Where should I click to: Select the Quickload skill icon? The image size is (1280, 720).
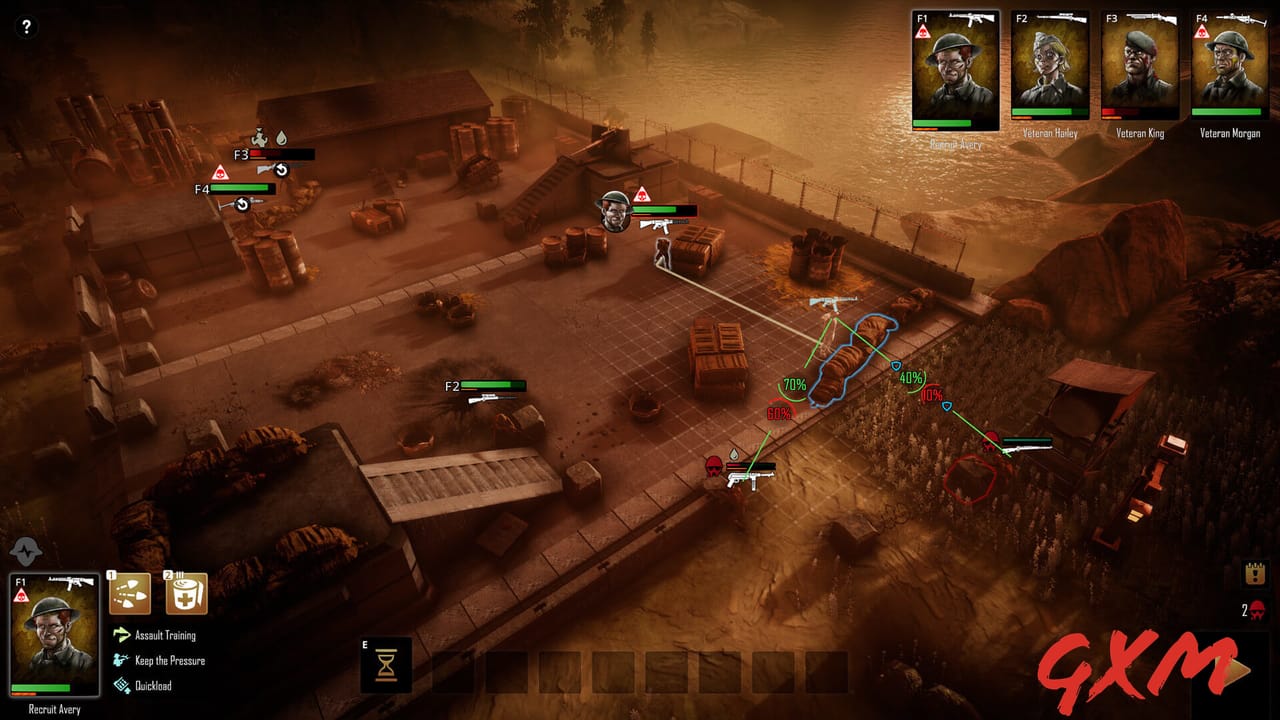(120, 686)
